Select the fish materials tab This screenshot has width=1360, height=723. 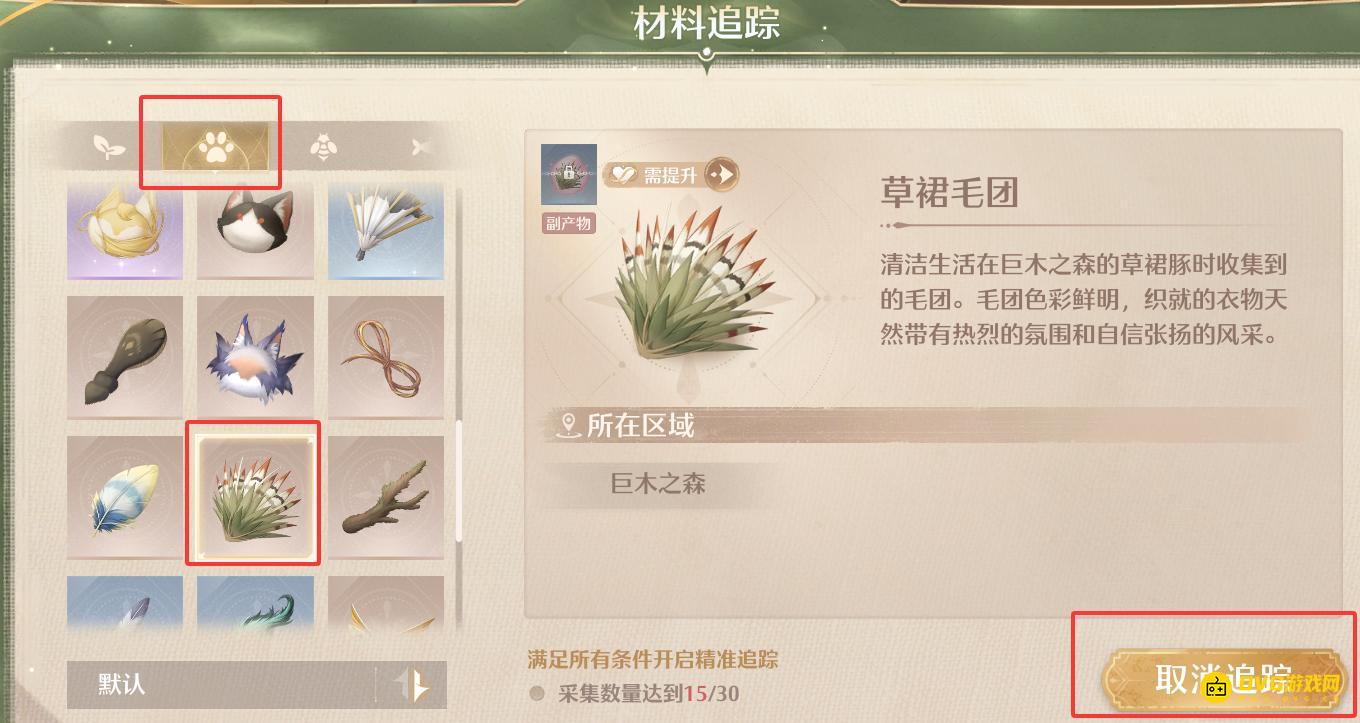pos(420,145)
